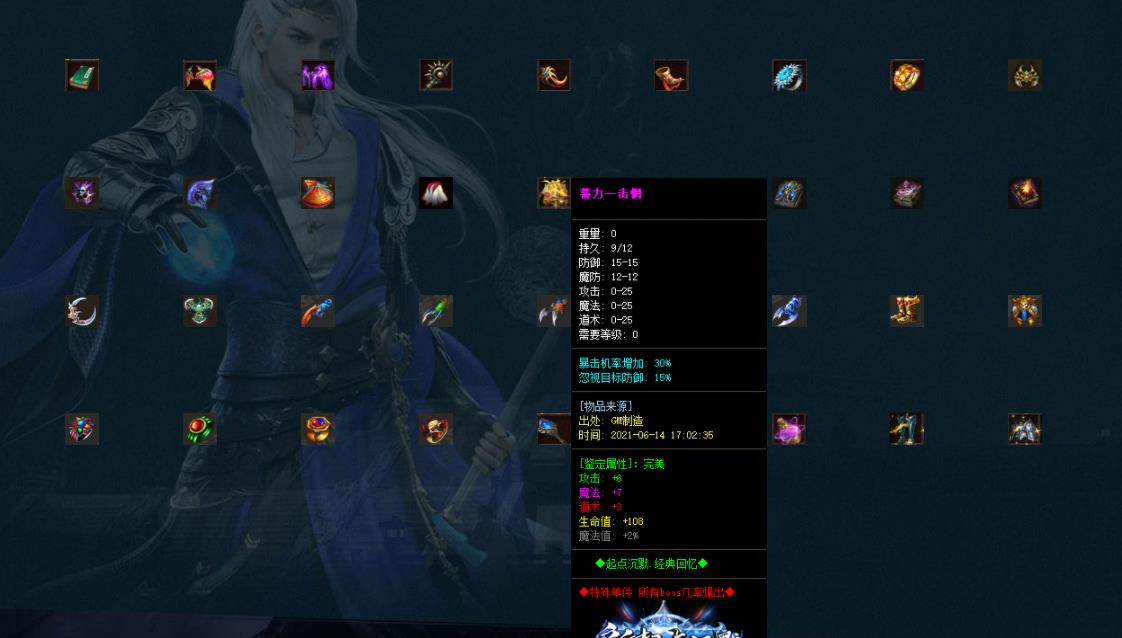Screen dimensions: 1122x638
Task: Select the blue book with purple flower
Action: (x=907, y=193)
